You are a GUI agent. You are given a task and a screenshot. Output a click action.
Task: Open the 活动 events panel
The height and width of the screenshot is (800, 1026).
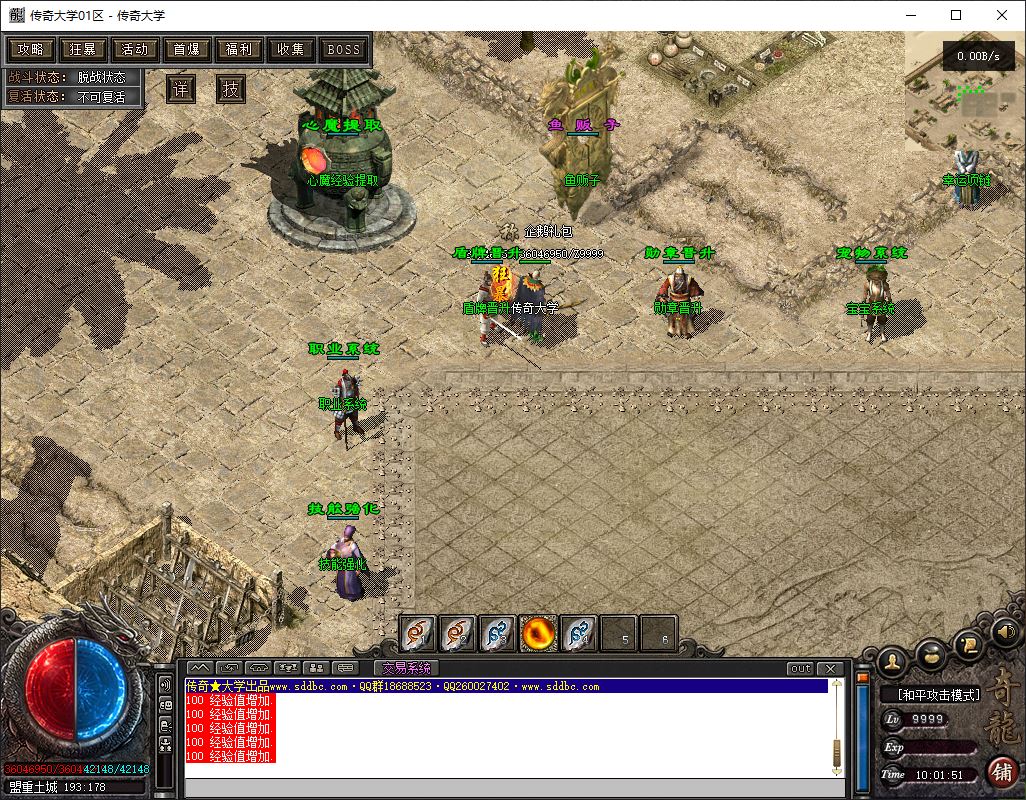tap(135, 49)
